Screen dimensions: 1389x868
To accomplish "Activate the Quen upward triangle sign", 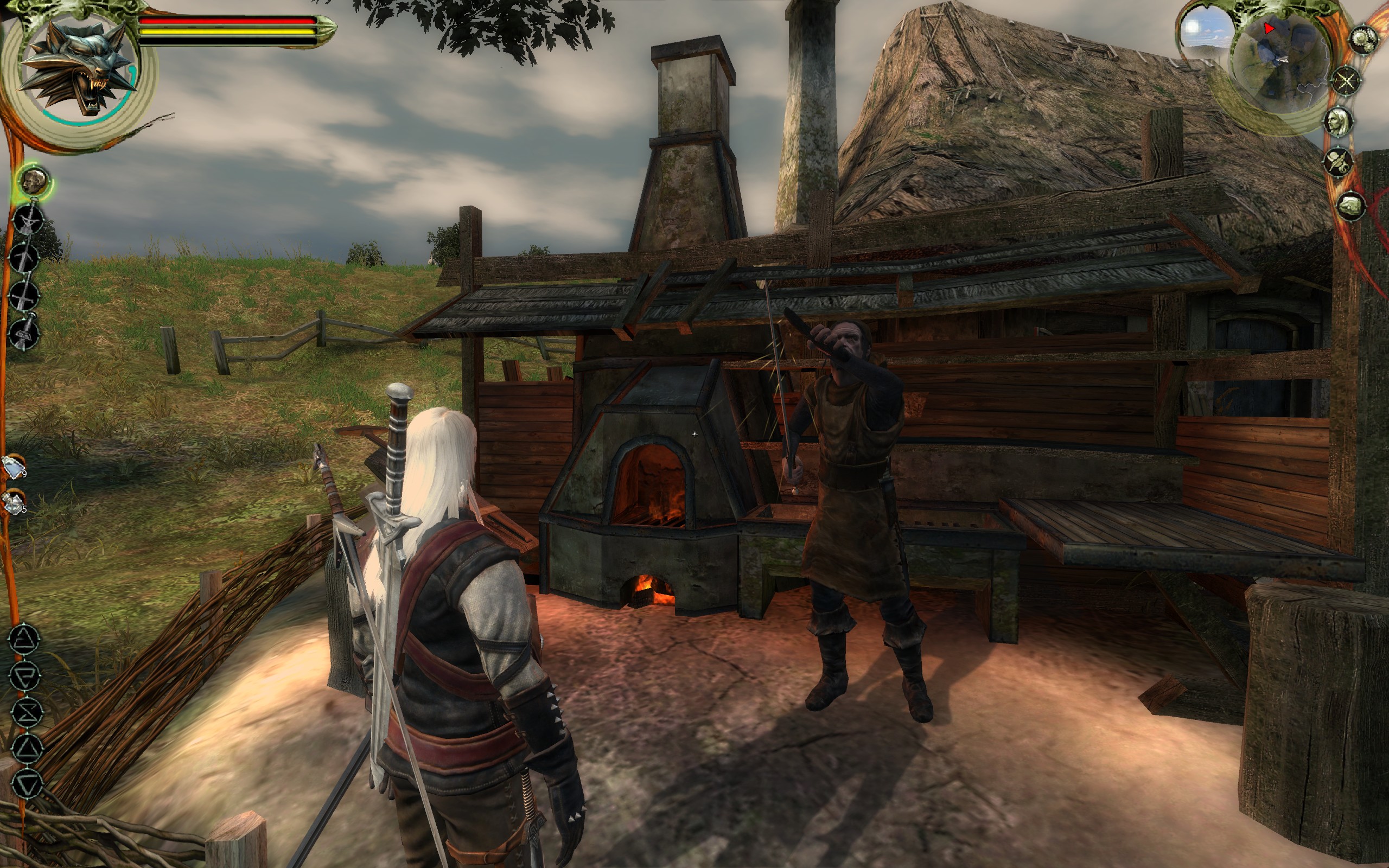I will 27,749.
